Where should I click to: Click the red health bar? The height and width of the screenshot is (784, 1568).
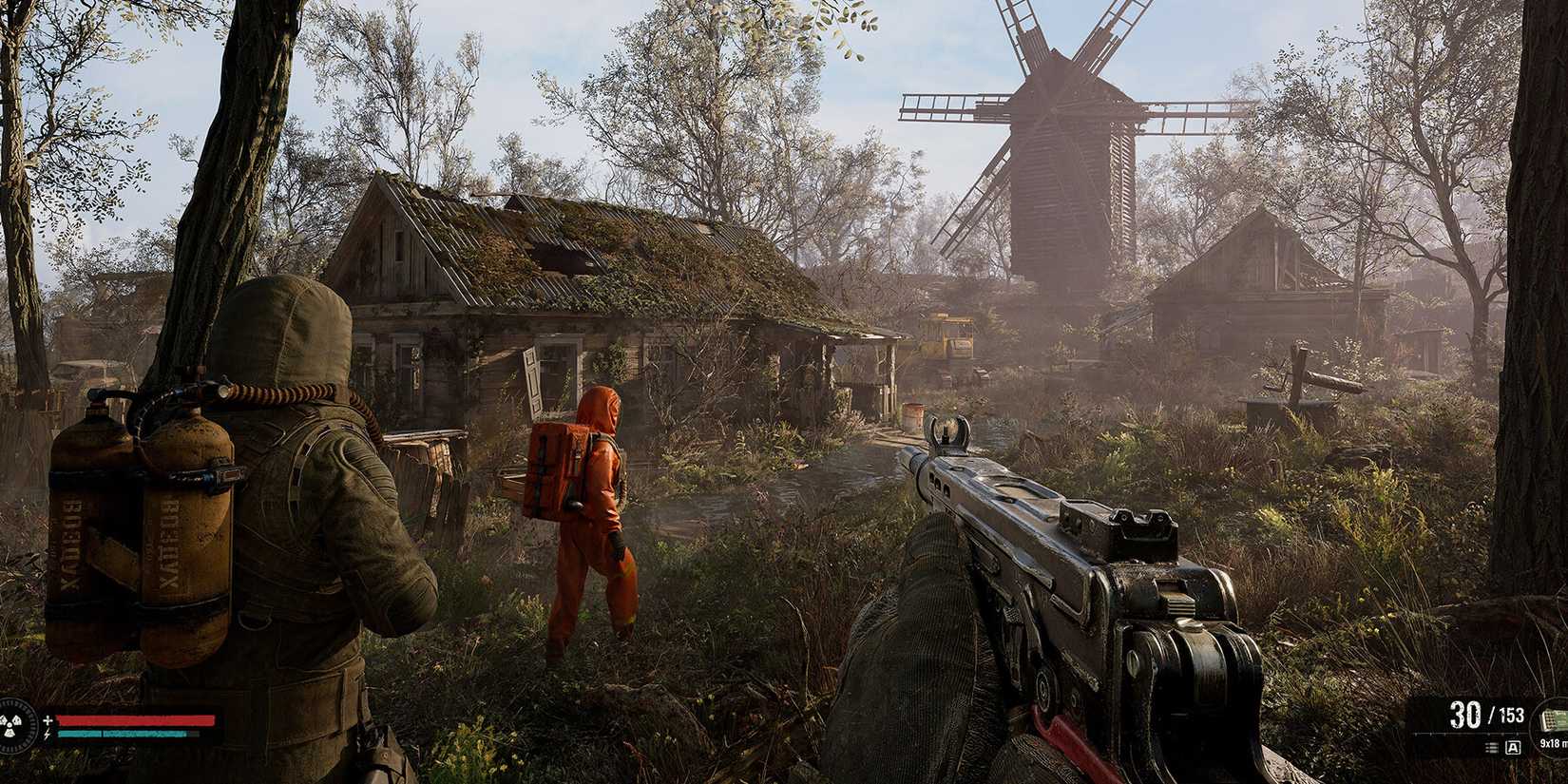click(x=135, y=720)
